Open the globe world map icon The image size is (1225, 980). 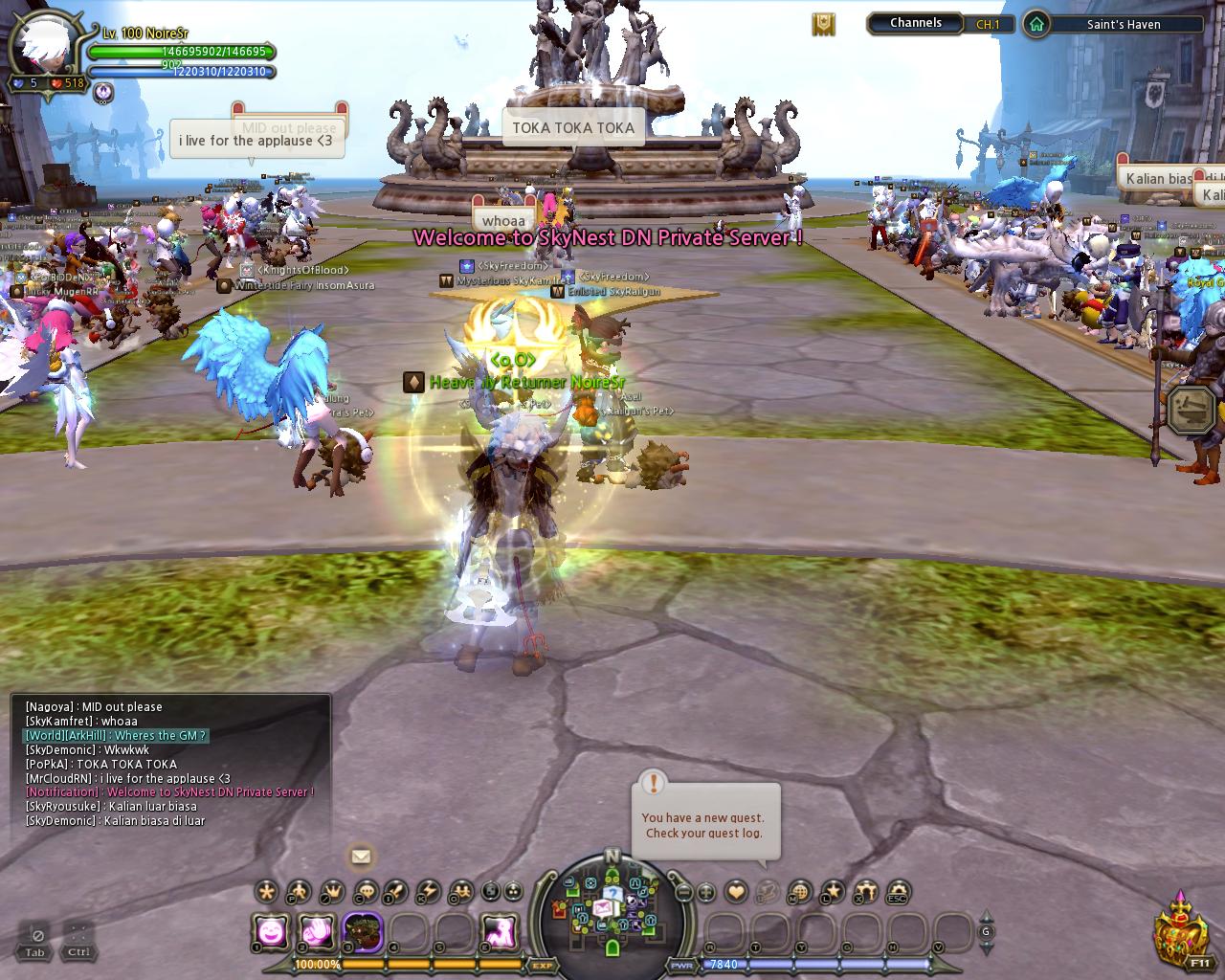pyautogui.click(x=800, y=892)
